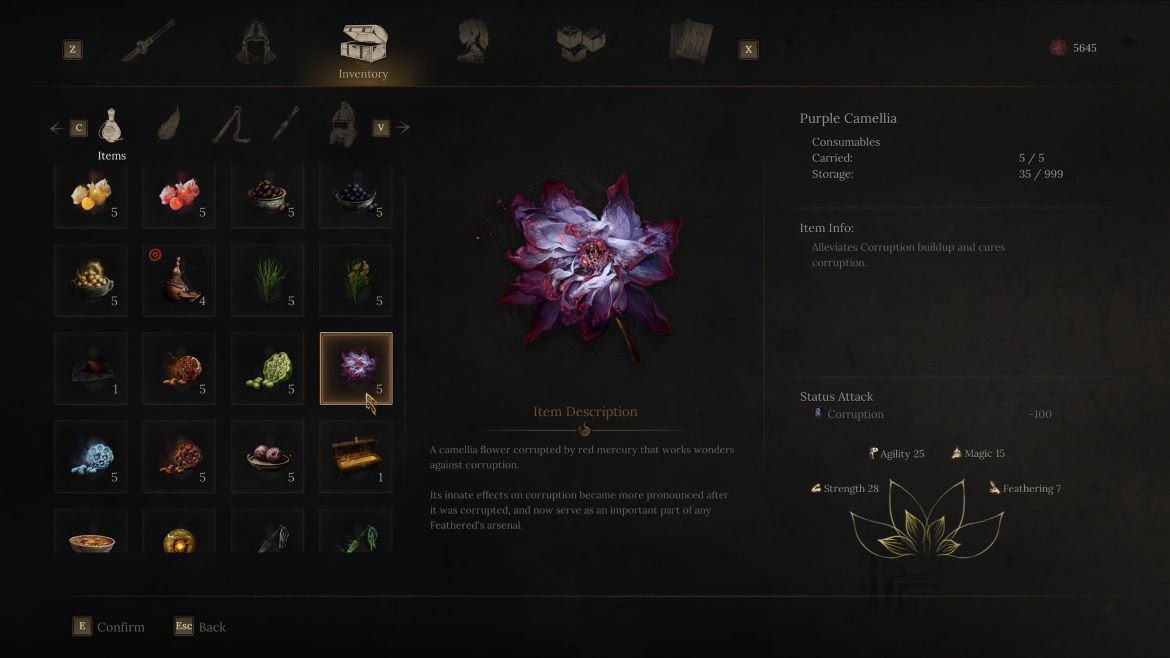The width and height of the screenshot is (1170, 658).
Task: Select the green lotus seed pod slot
Action: pos(268,368)
